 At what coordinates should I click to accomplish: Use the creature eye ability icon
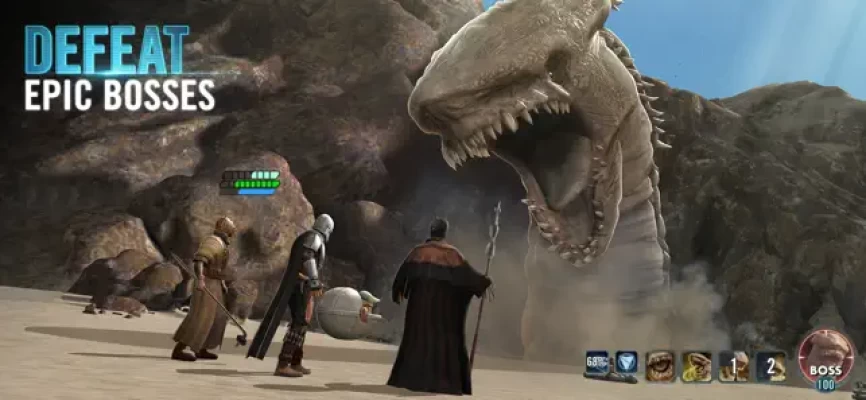[660, 367]
